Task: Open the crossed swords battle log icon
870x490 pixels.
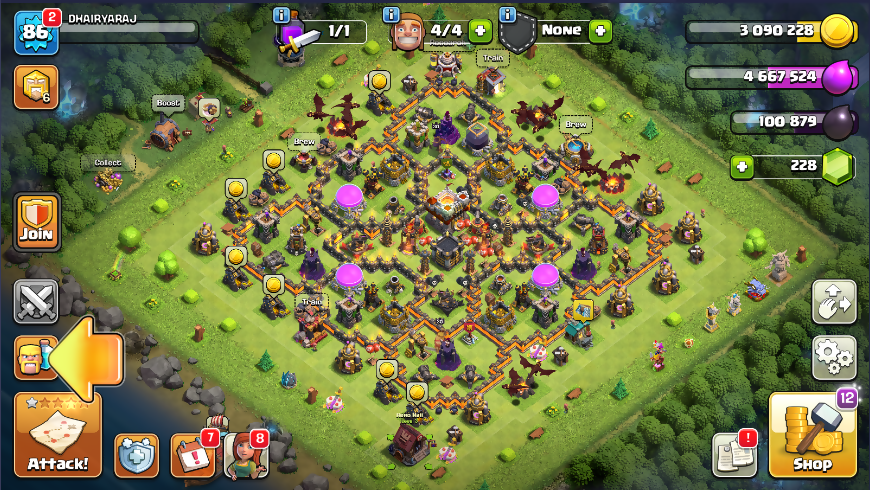Action: [x=36, y=301]
